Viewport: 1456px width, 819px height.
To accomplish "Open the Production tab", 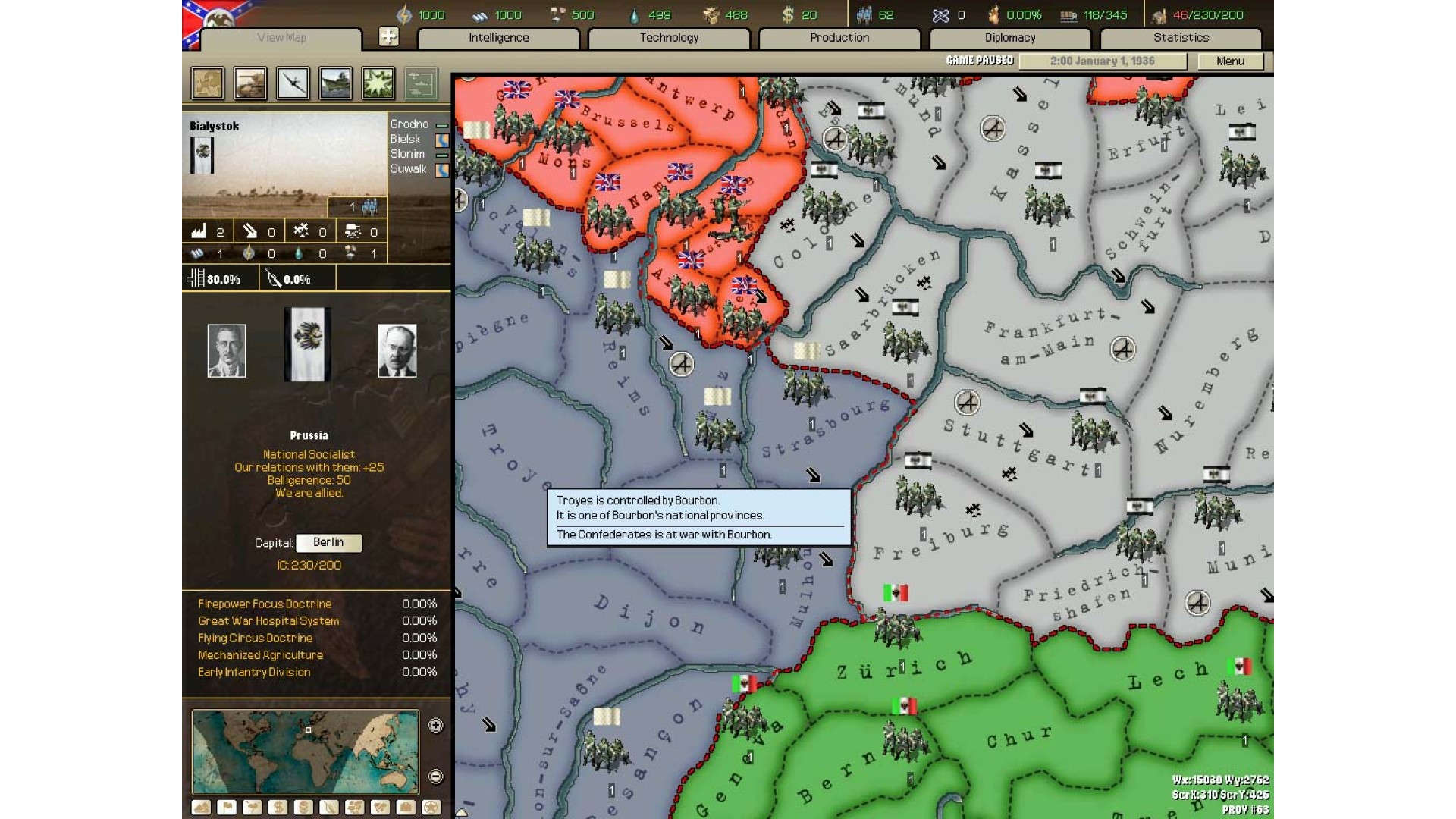I will (x=839, y=38).
